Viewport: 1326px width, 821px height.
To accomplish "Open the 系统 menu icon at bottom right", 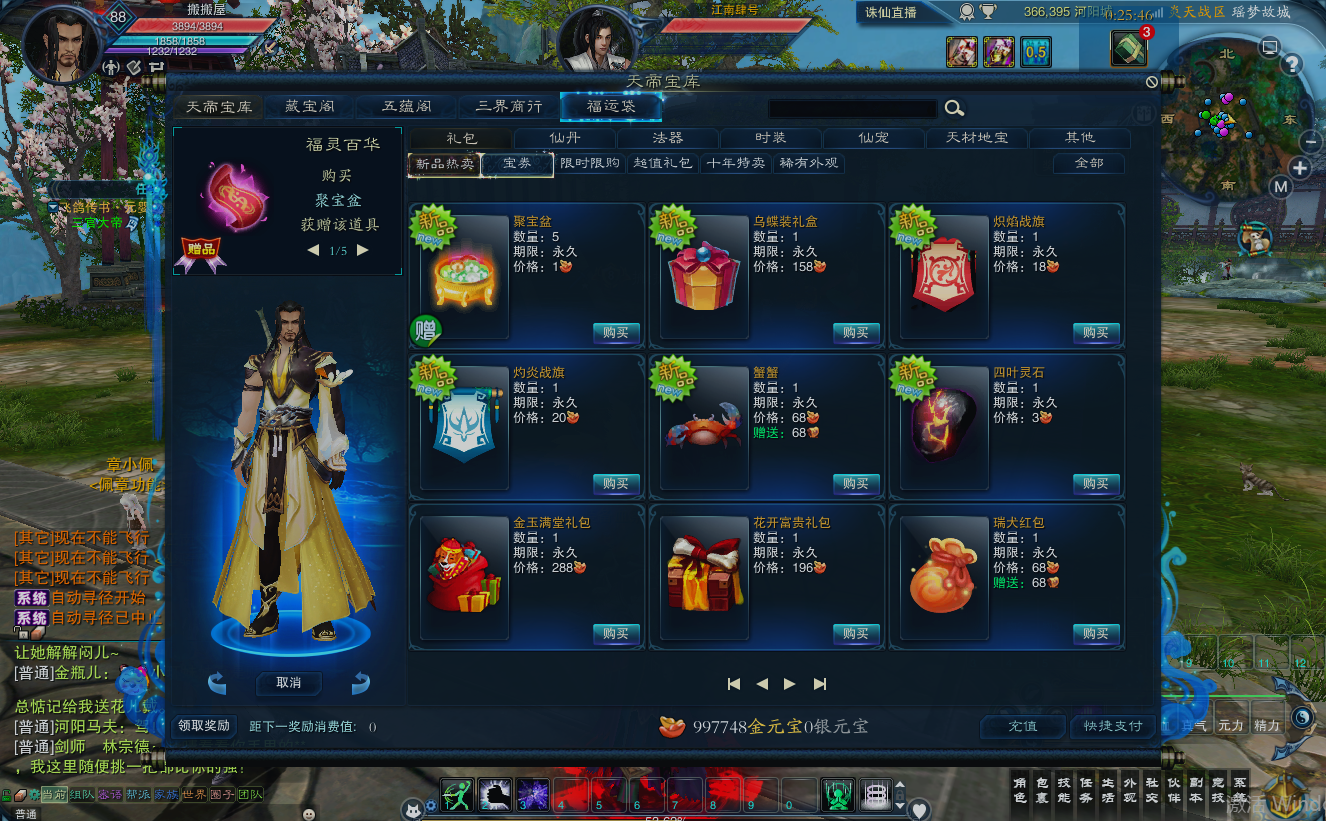I will pos(1241,790).
